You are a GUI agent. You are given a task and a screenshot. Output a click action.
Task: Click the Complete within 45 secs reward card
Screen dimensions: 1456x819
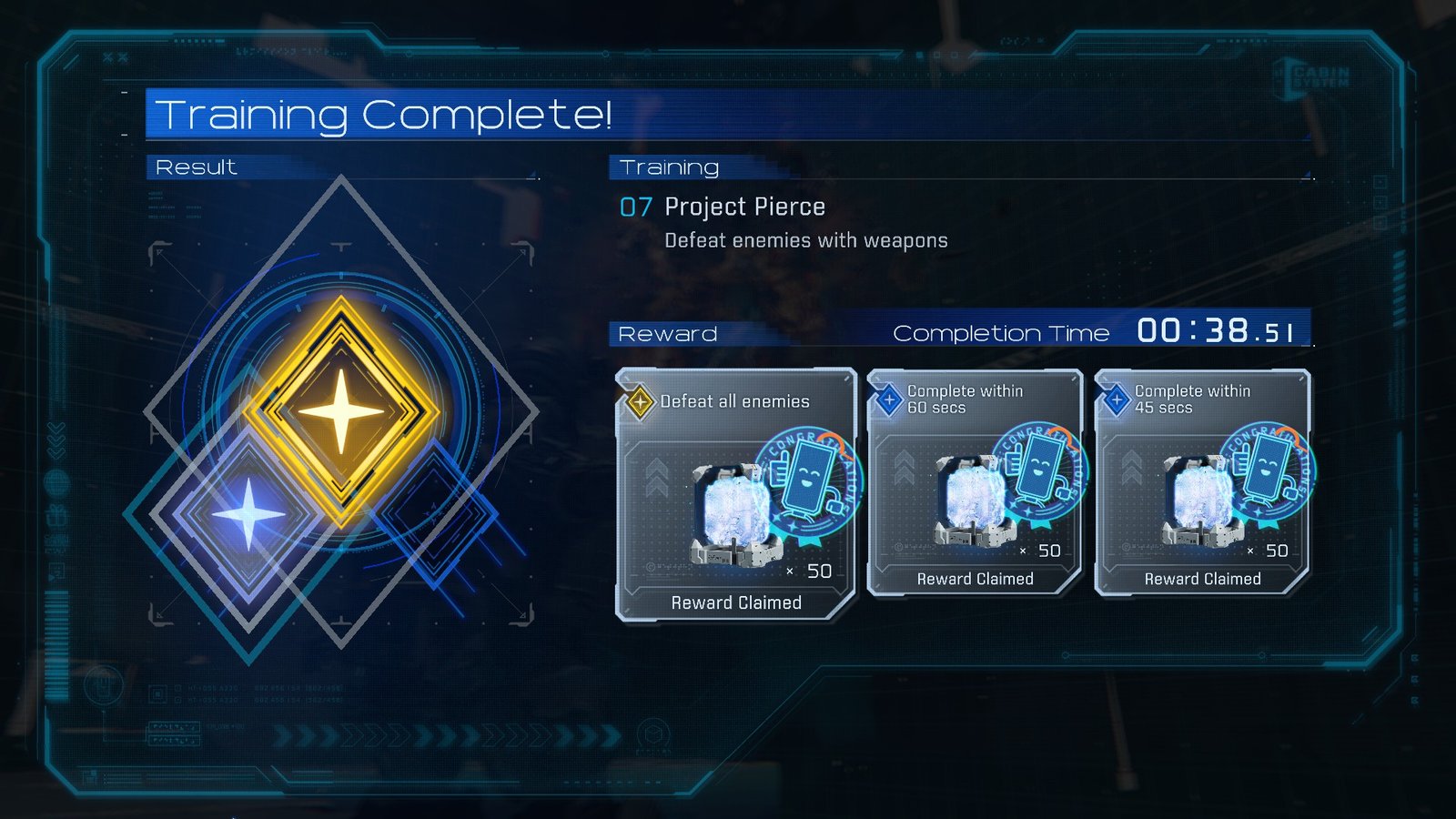click(x=1202, y=483)
